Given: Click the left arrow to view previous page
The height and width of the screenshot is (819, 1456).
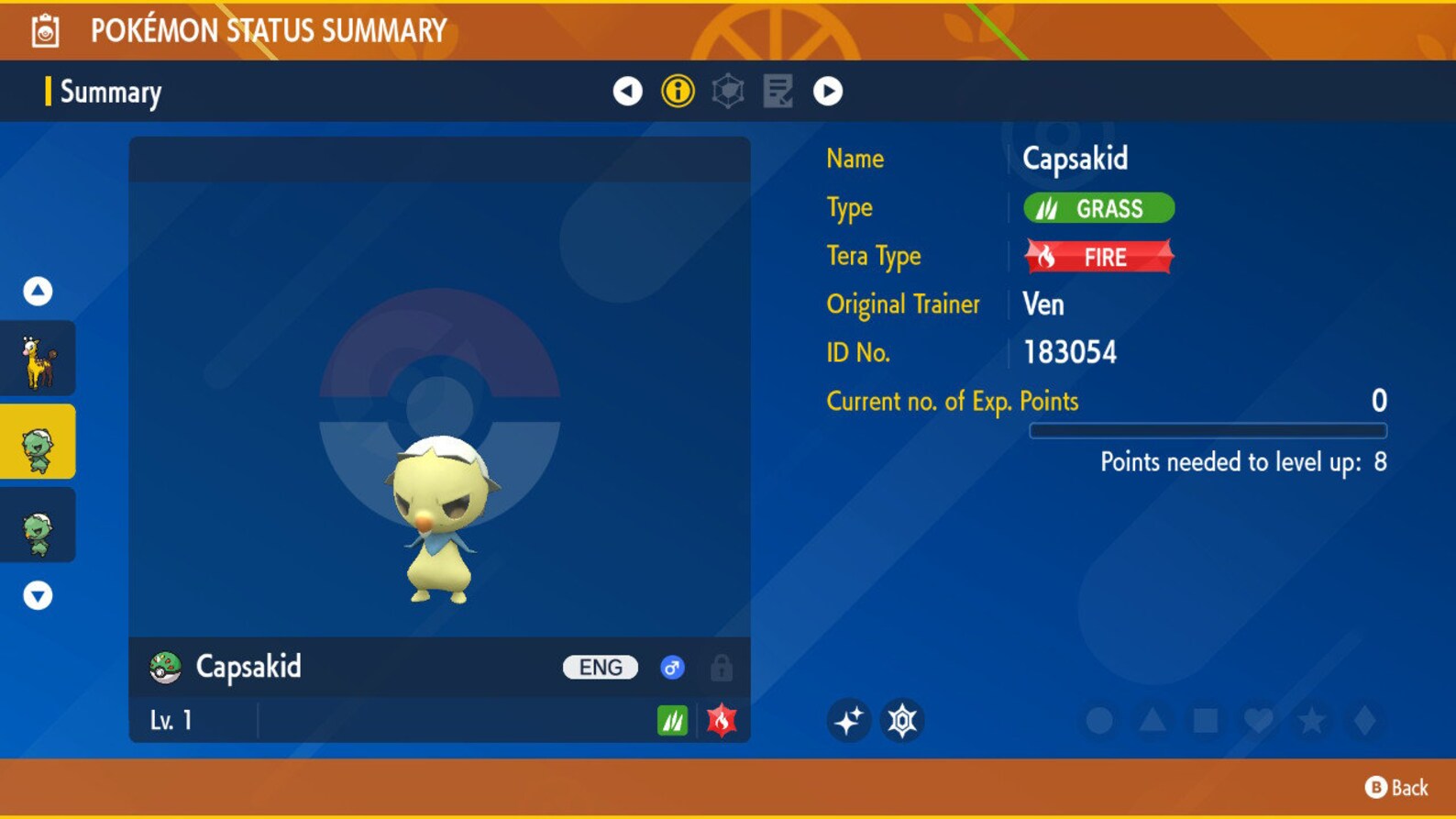Looking at the screenshot, I should point(626,91).
